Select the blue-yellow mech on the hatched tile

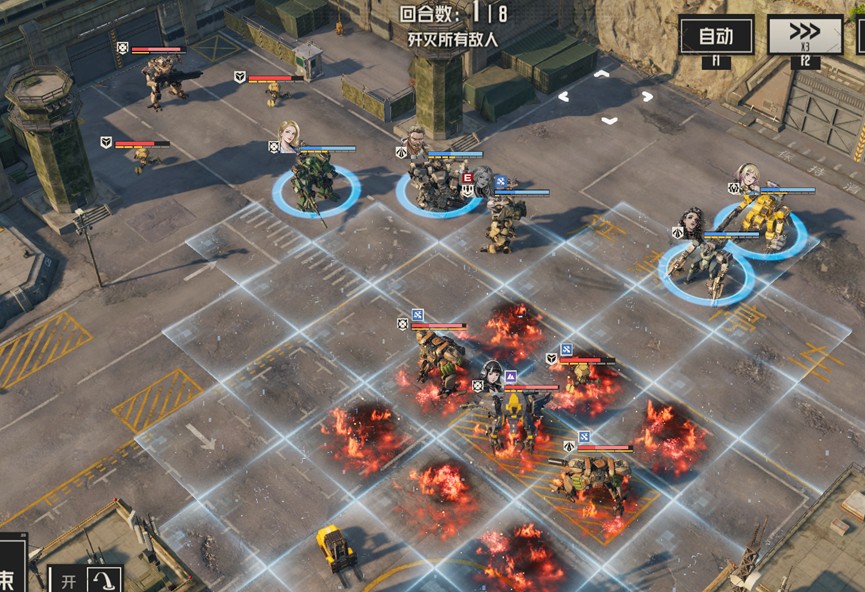click(x=516, y=418)
